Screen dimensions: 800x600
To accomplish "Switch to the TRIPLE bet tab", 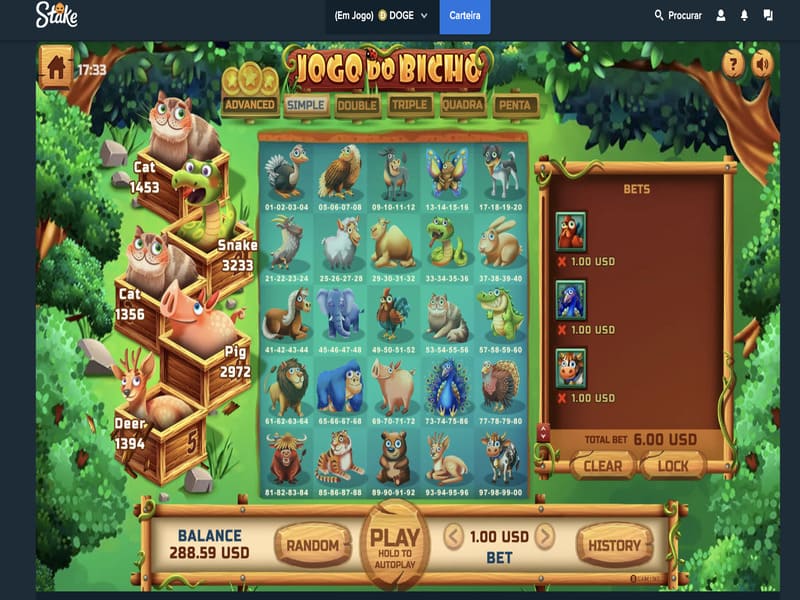I will (410, 104).
